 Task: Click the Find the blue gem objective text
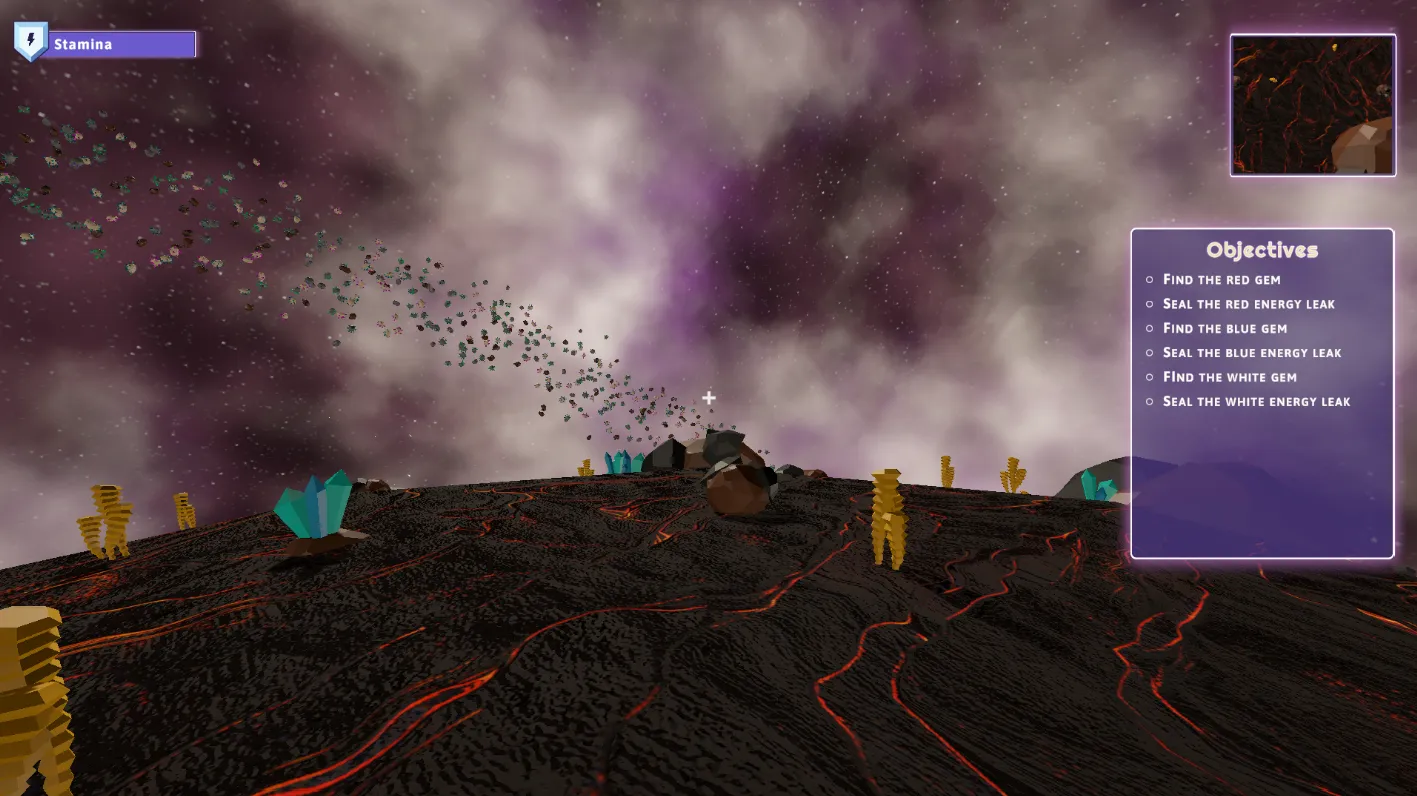1225,328
